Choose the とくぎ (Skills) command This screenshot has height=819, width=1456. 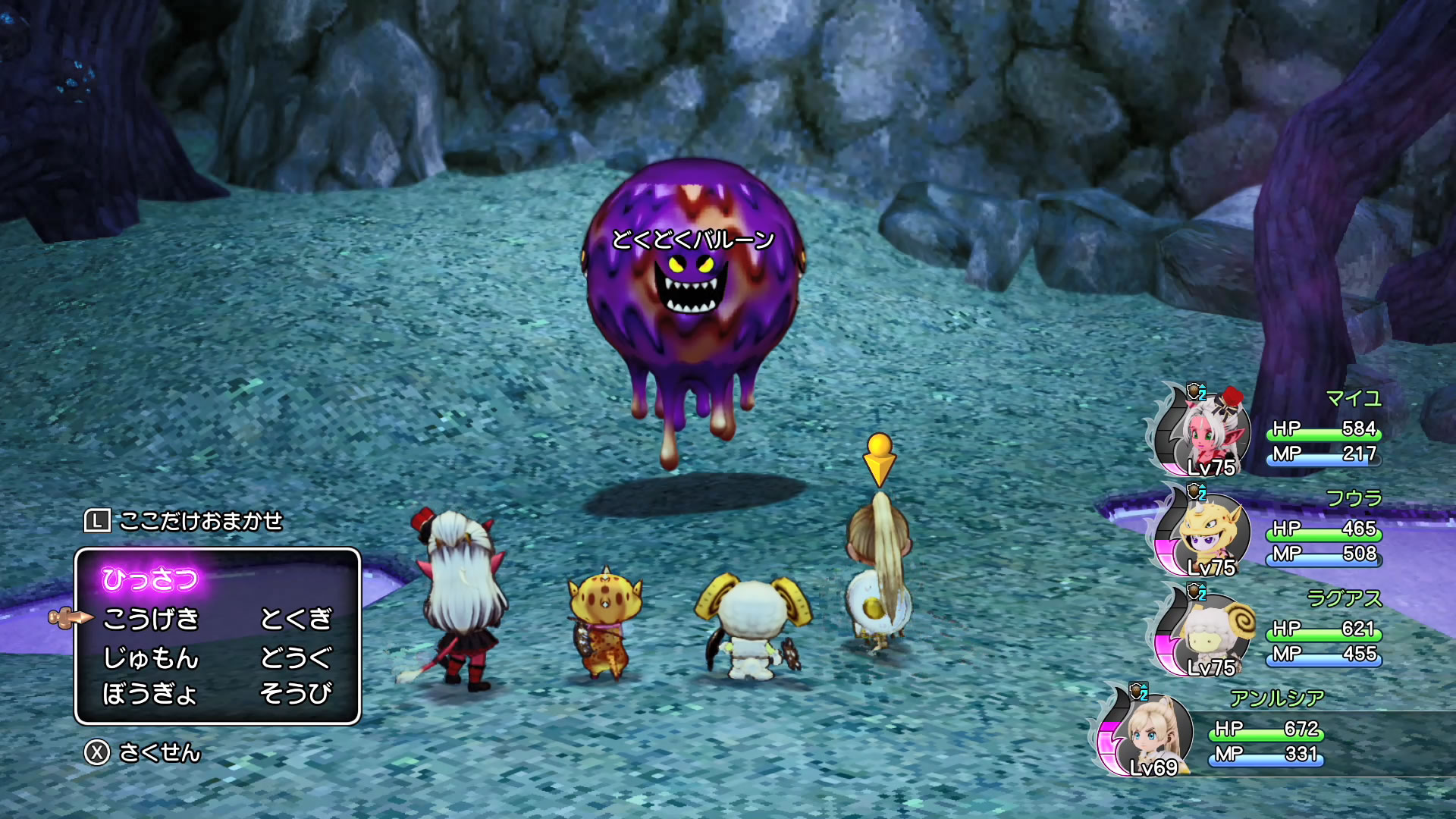pyautogui.click(x=296, y=620)
